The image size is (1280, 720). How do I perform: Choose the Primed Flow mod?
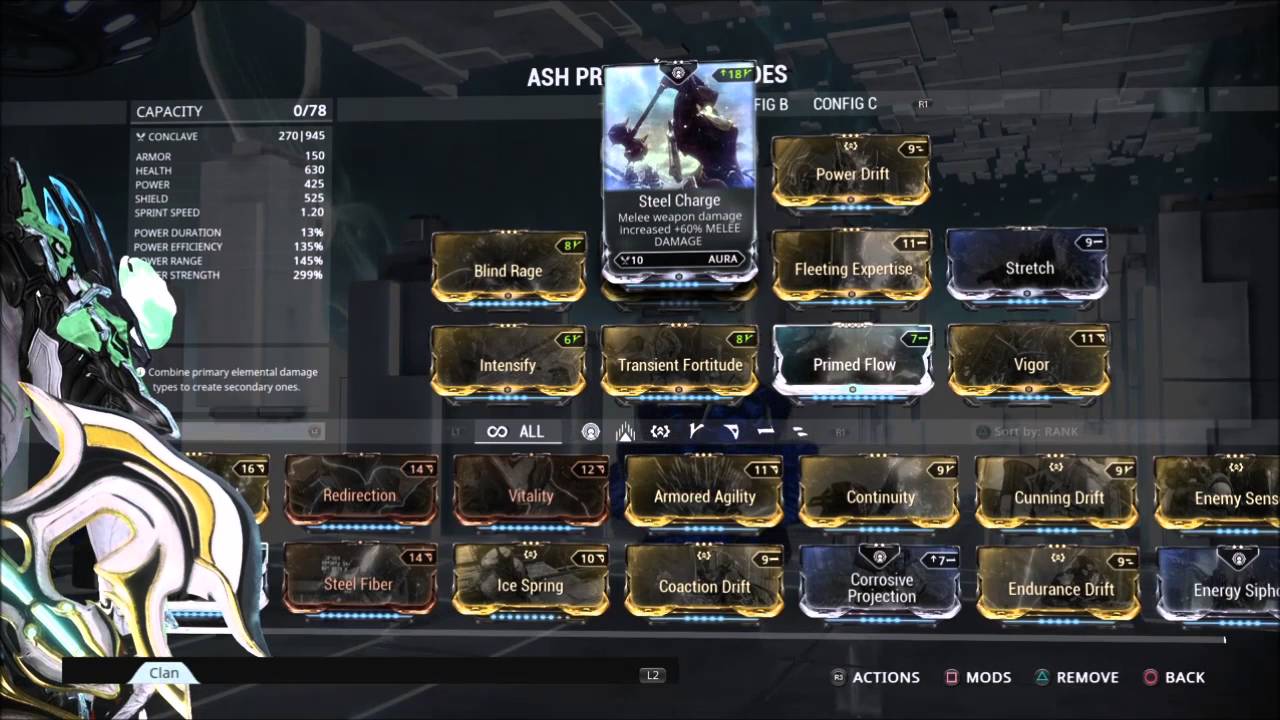coord(853,364)
